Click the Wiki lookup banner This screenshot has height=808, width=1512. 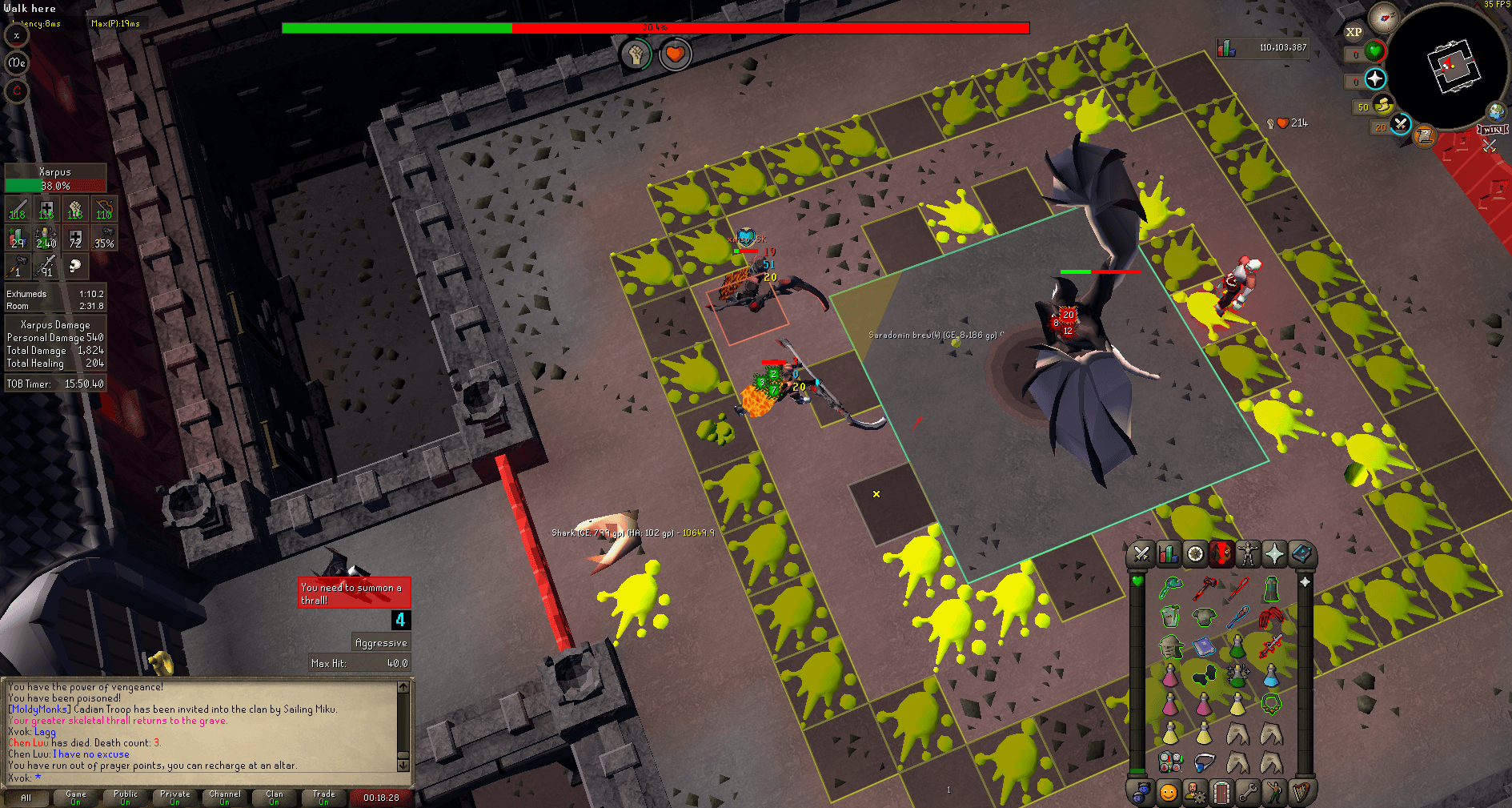click(x=1493, y=129)
